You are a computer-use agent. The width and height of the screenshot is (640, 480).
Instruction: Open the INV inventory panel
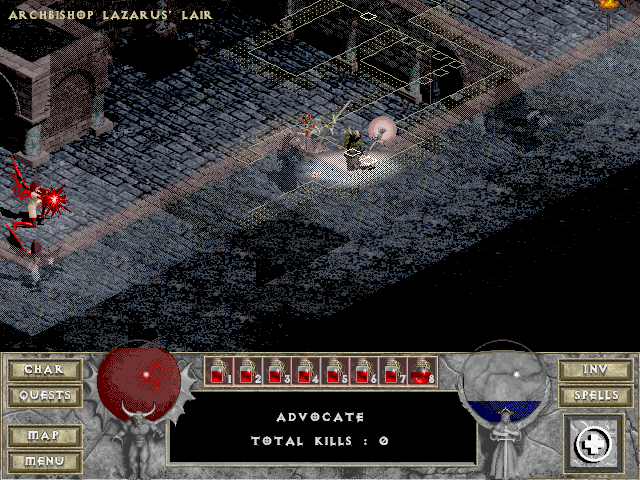click(595, 370)
